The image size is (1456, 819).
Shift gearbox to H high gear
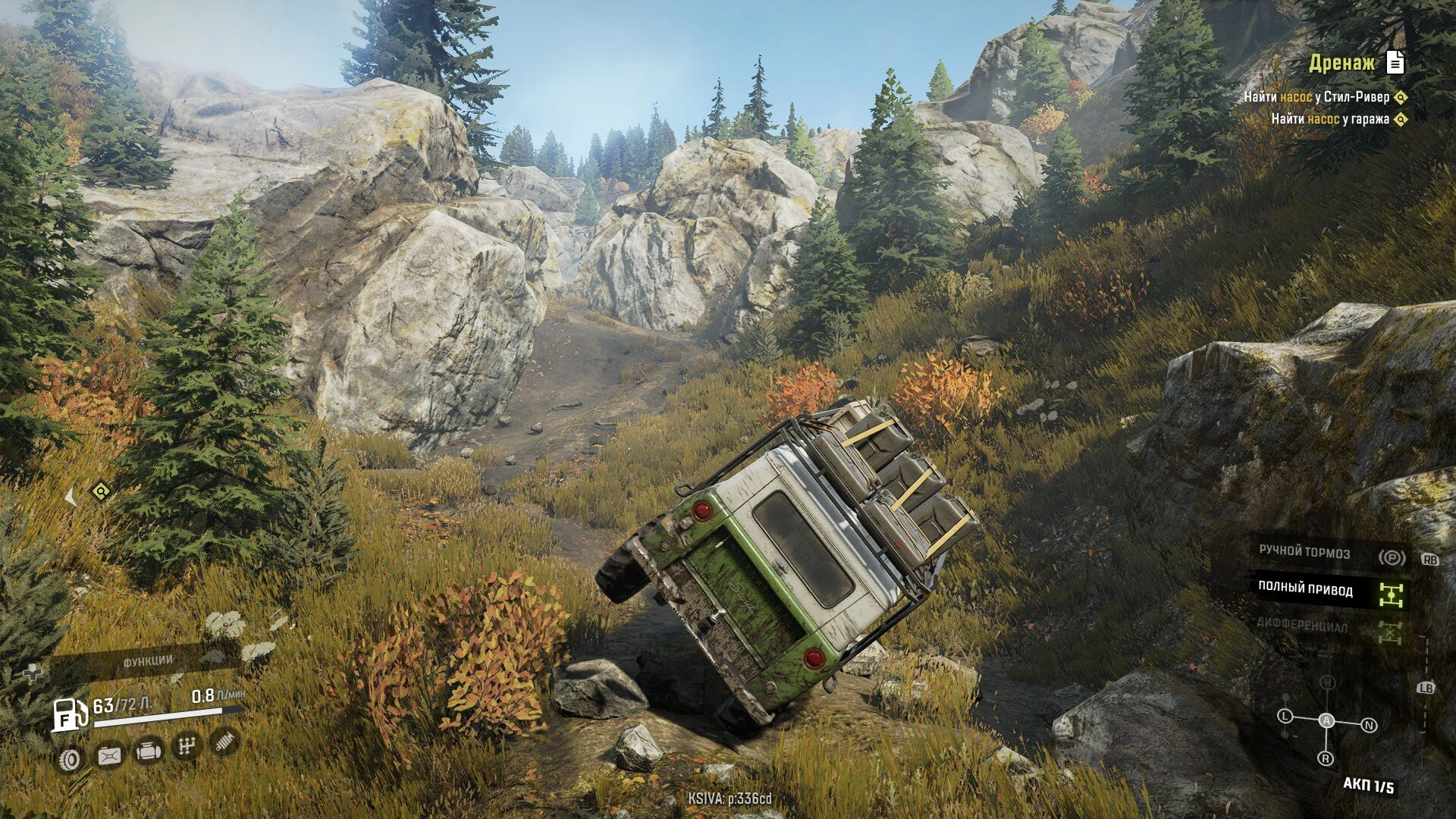point(1327,682)
